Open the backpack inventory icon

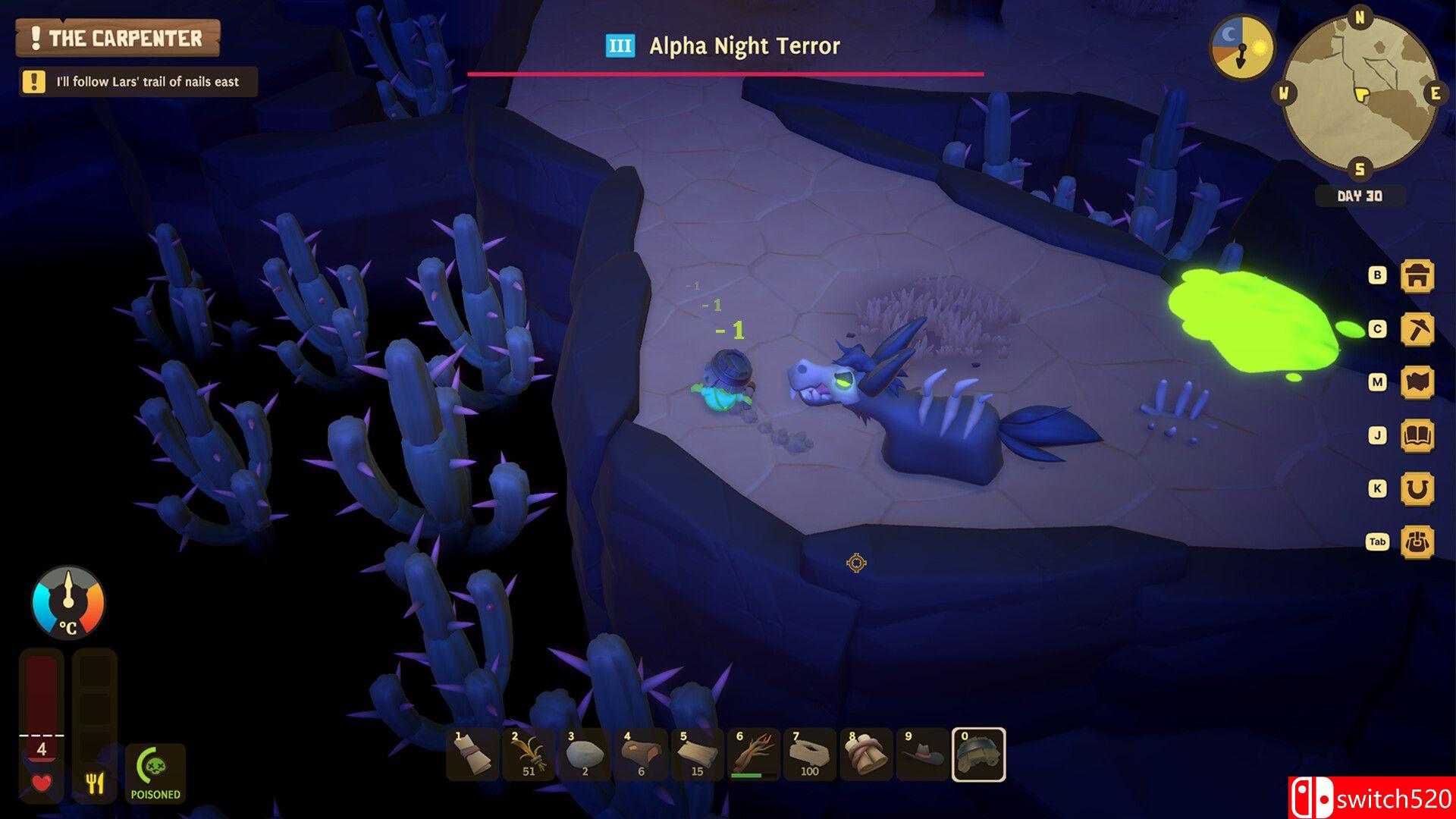coord(1417,541)
